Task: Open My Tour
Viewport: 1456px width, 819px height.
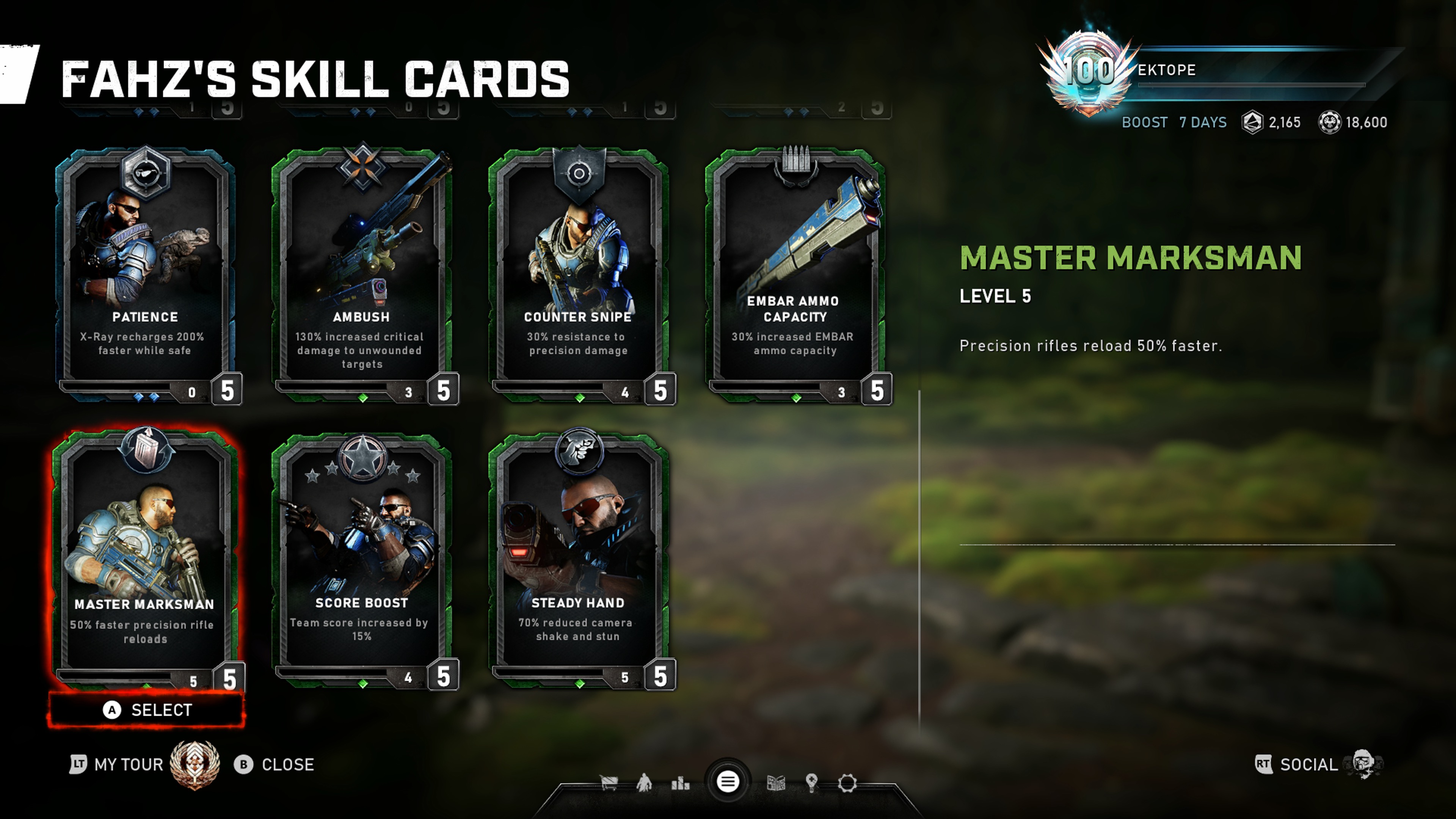Action: pyautogui.click(x=128, y=765)
